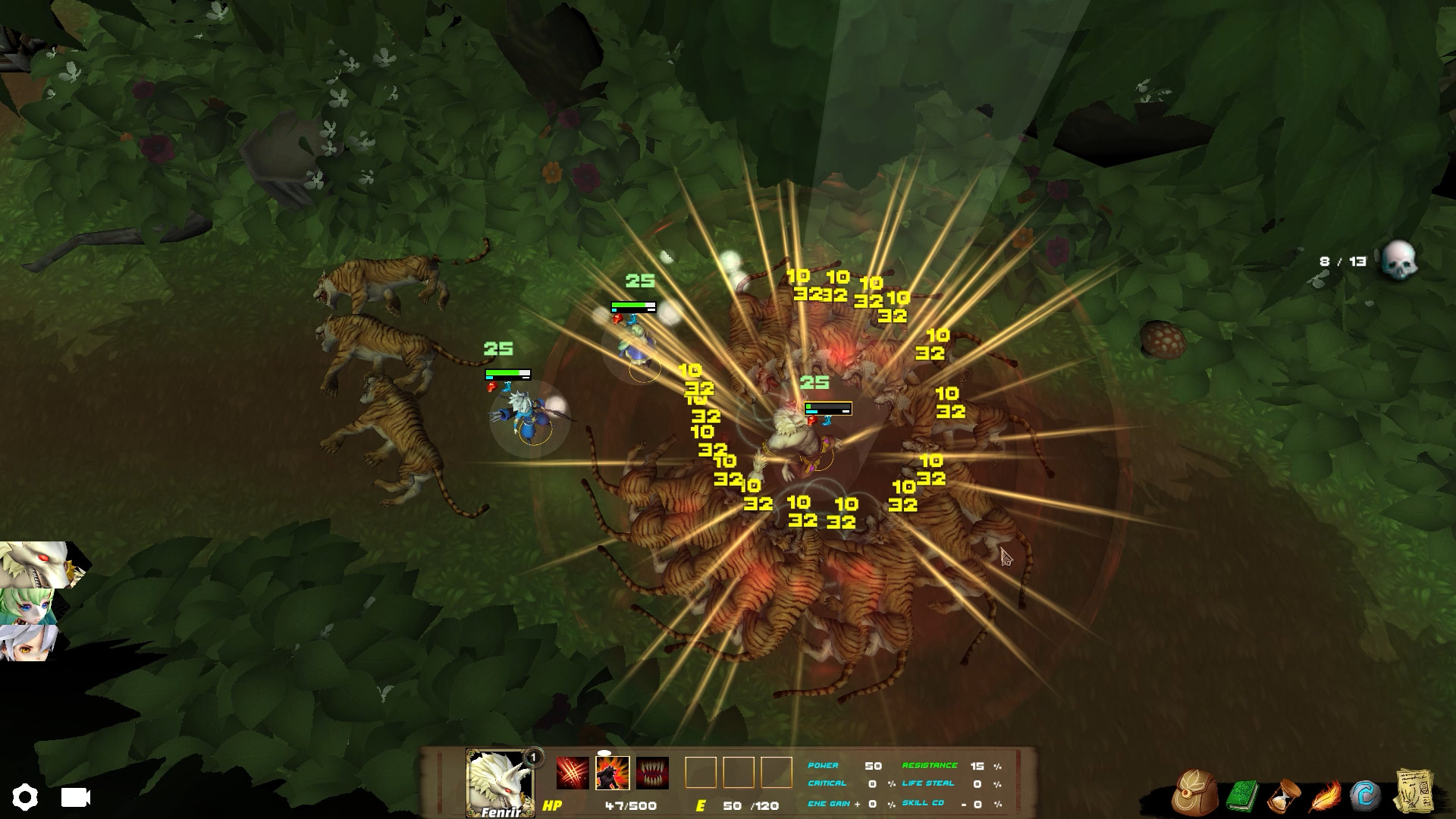
Task: Trigger the fanged bite skill
Action: click(652, 773)
